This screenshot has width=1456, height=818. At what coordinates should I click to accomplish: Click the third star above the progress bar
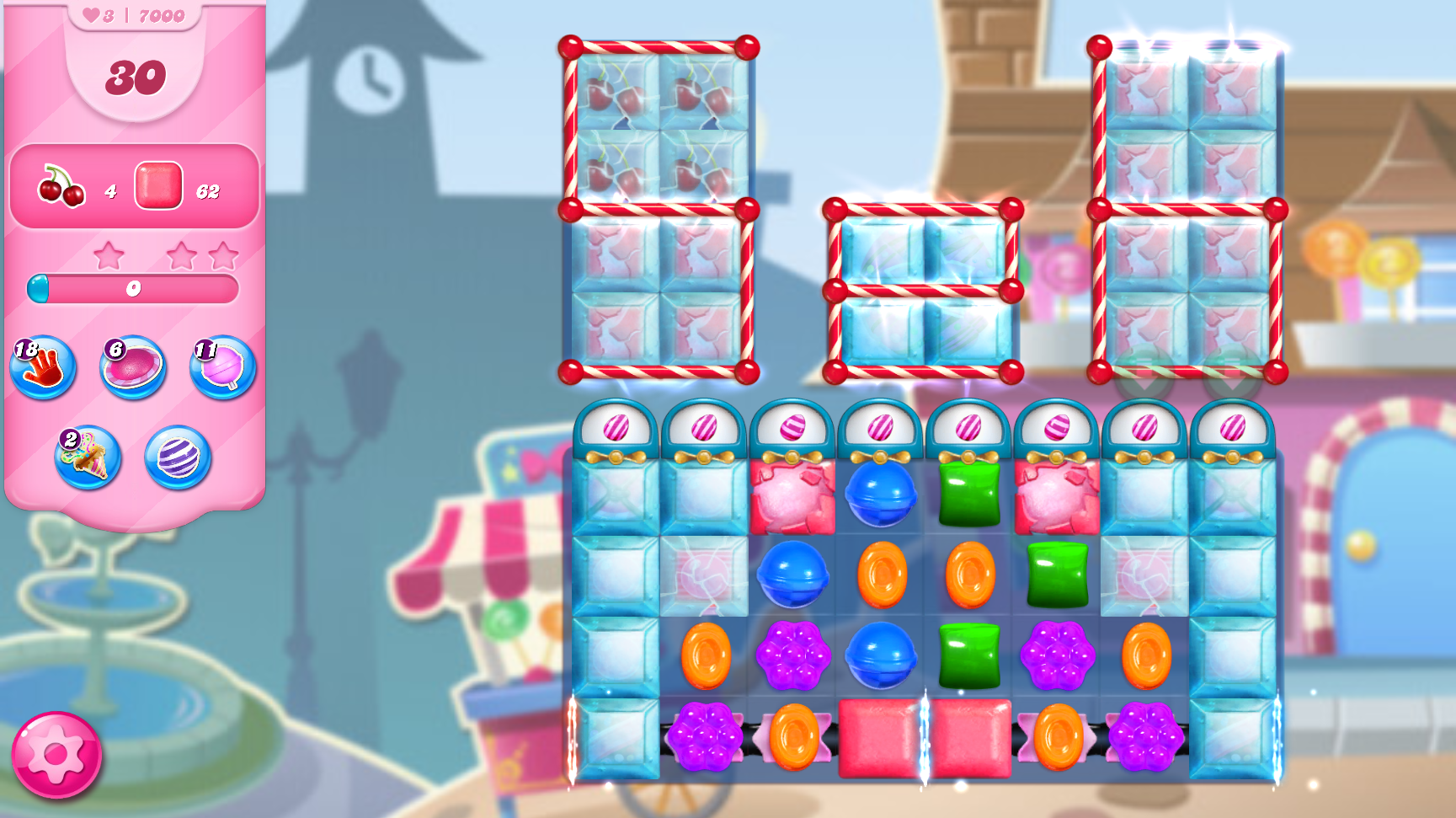[223, 257]
